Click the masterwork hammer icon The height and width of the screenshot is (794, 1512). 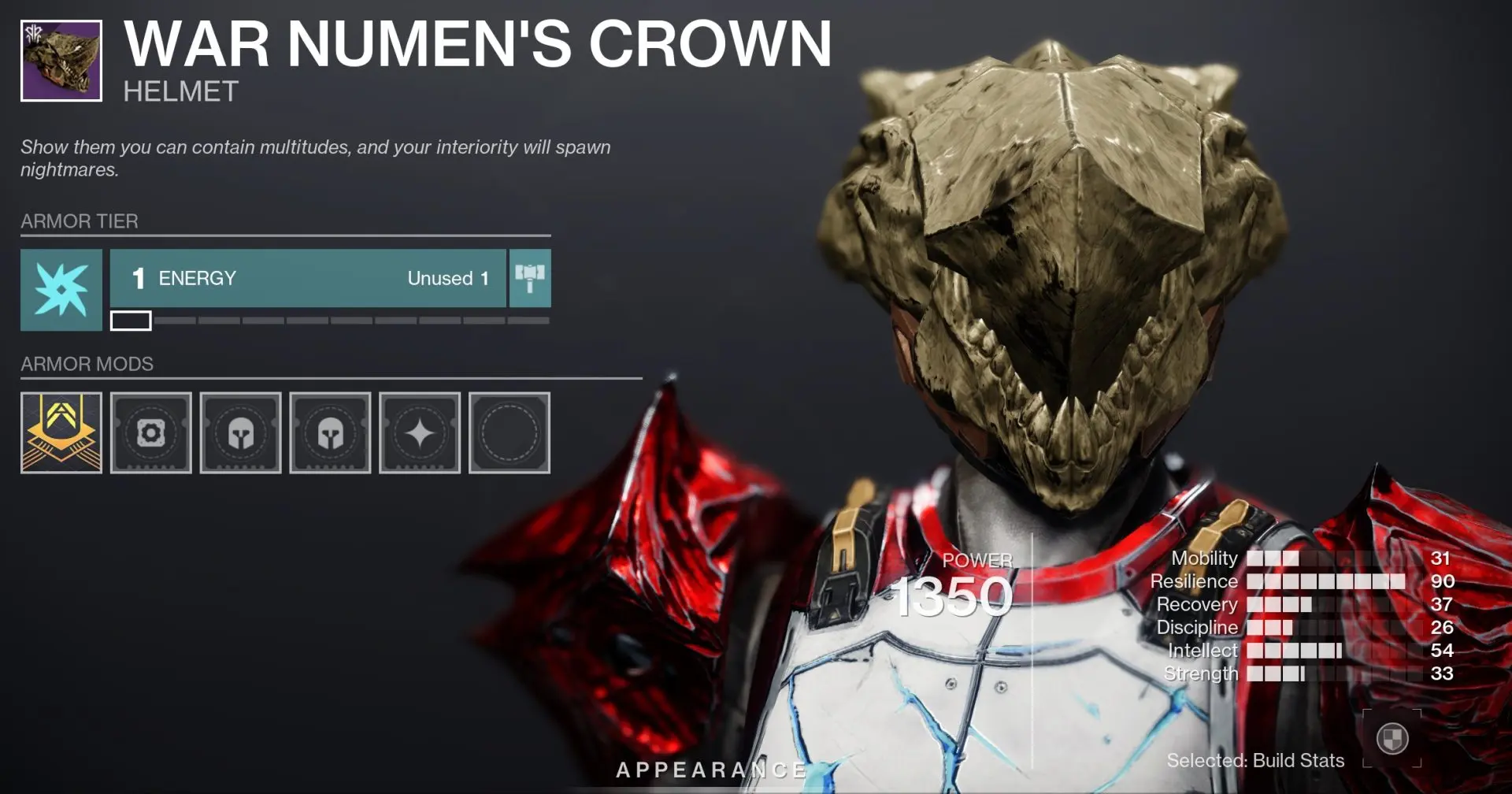531,278
